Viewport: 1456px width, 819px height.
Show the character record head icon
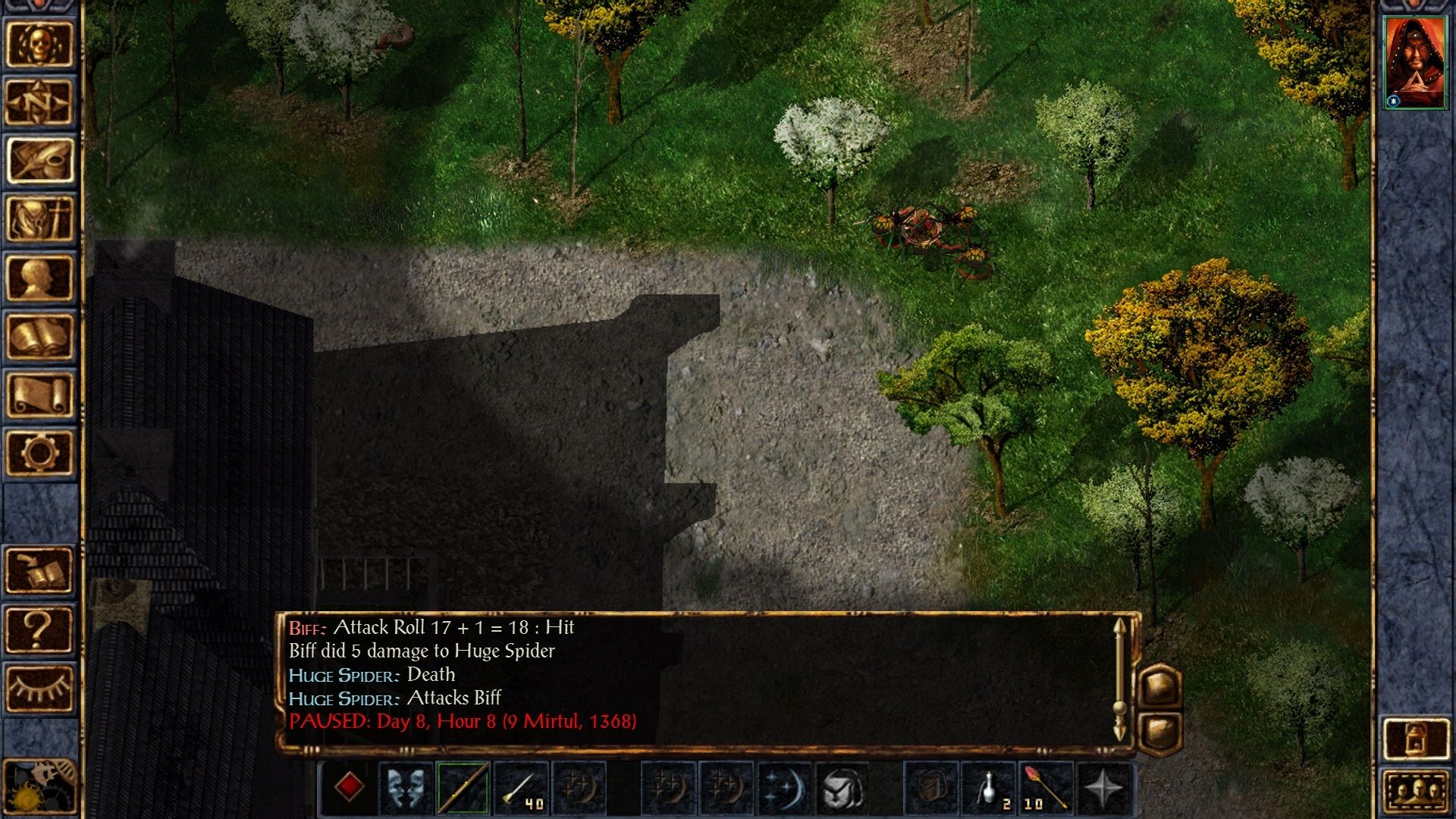click(39, 278)
